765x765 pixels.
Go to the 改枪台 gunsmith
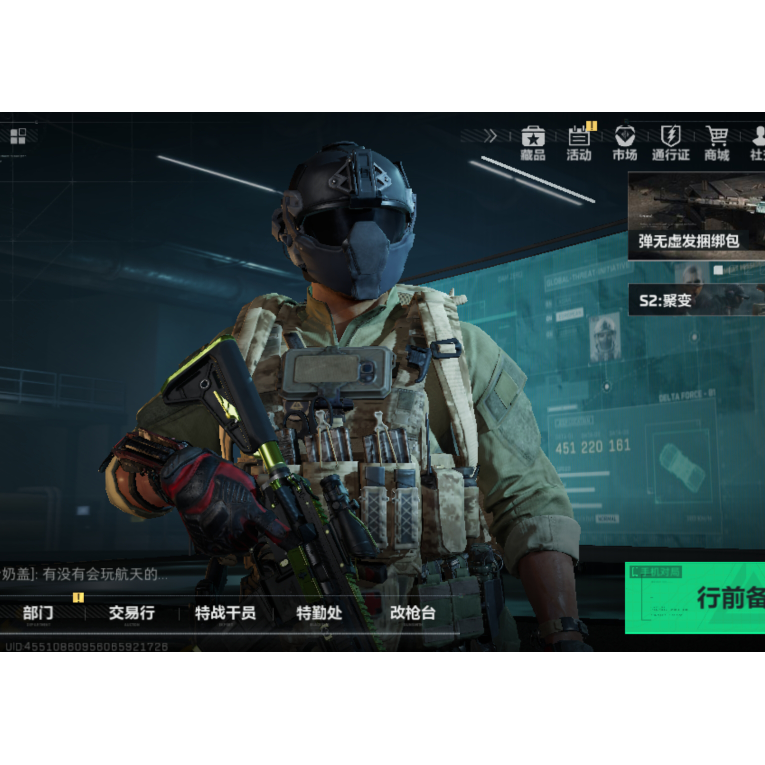pyautogui.click(x=412, y=613)
